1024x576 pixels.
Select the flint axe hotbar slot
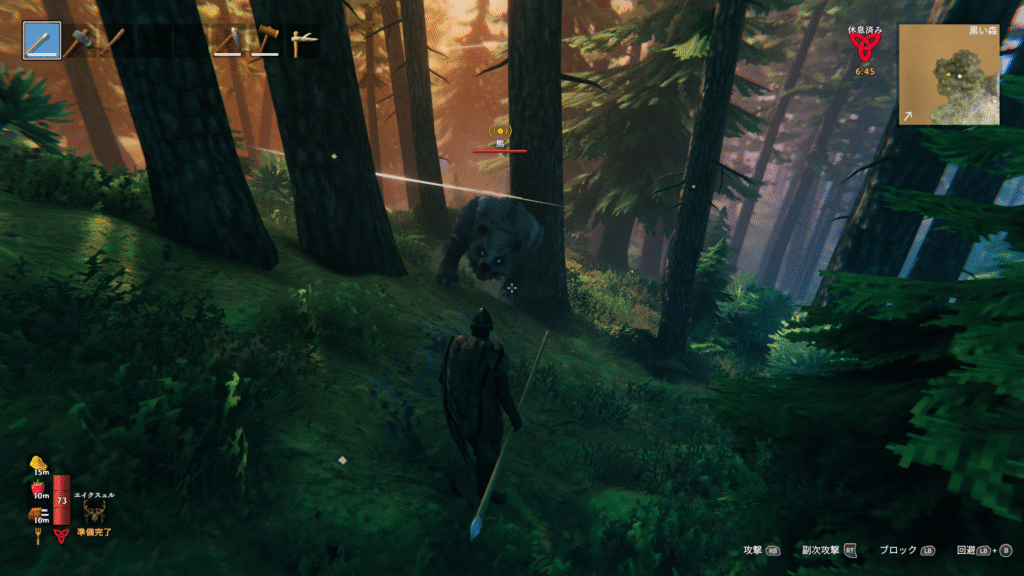(230, 42)
